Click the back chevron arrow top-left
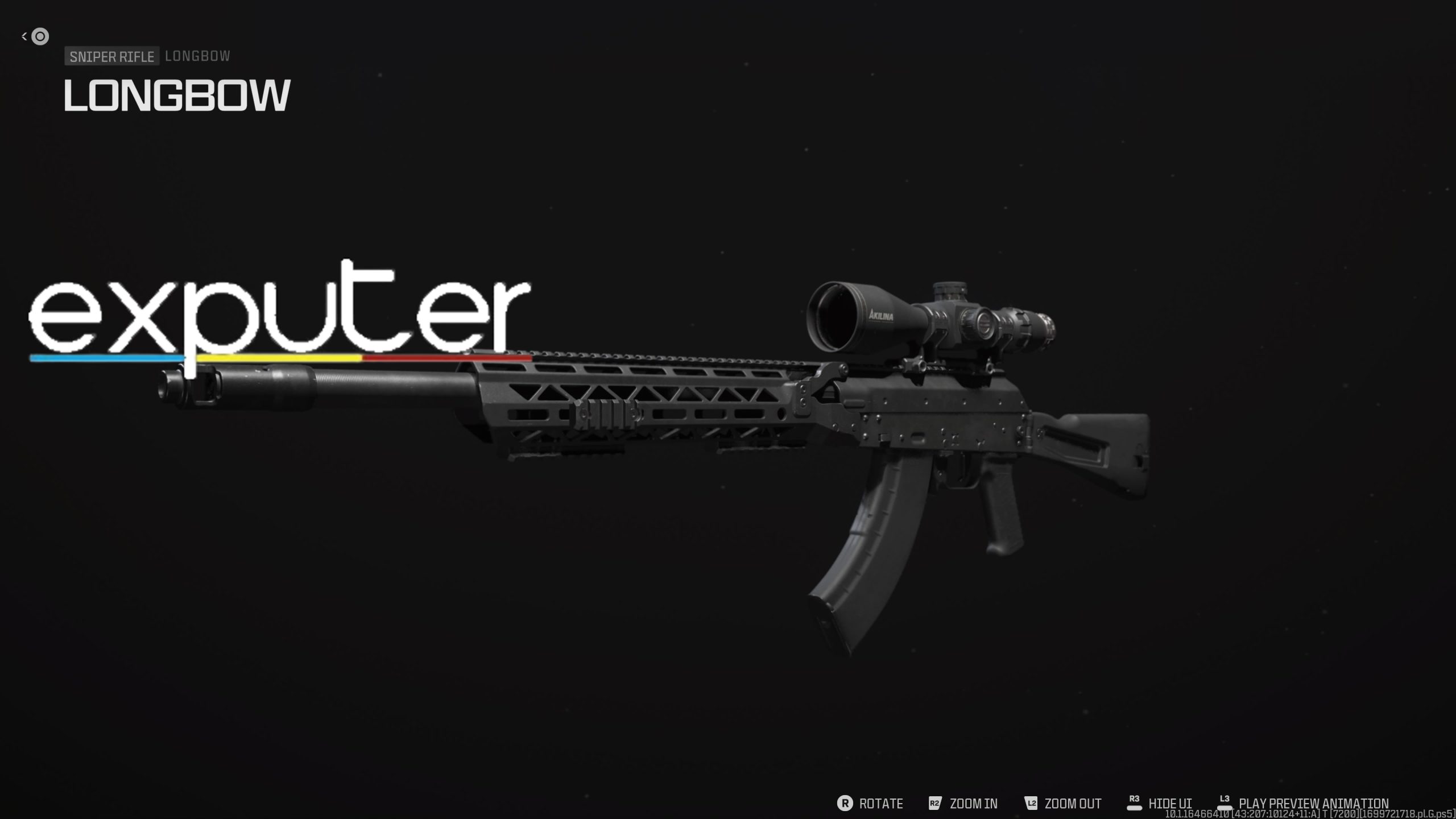The image size is (1456, 819). point(23,36)
